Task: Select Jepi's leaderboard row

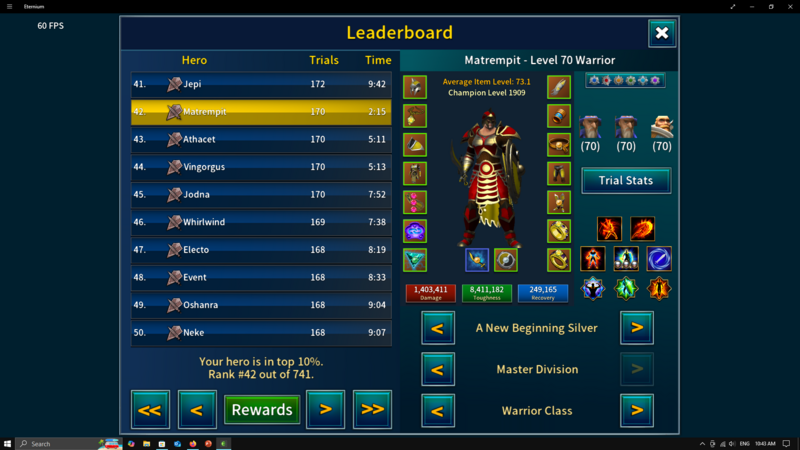Action: click(x=261, y=85)
